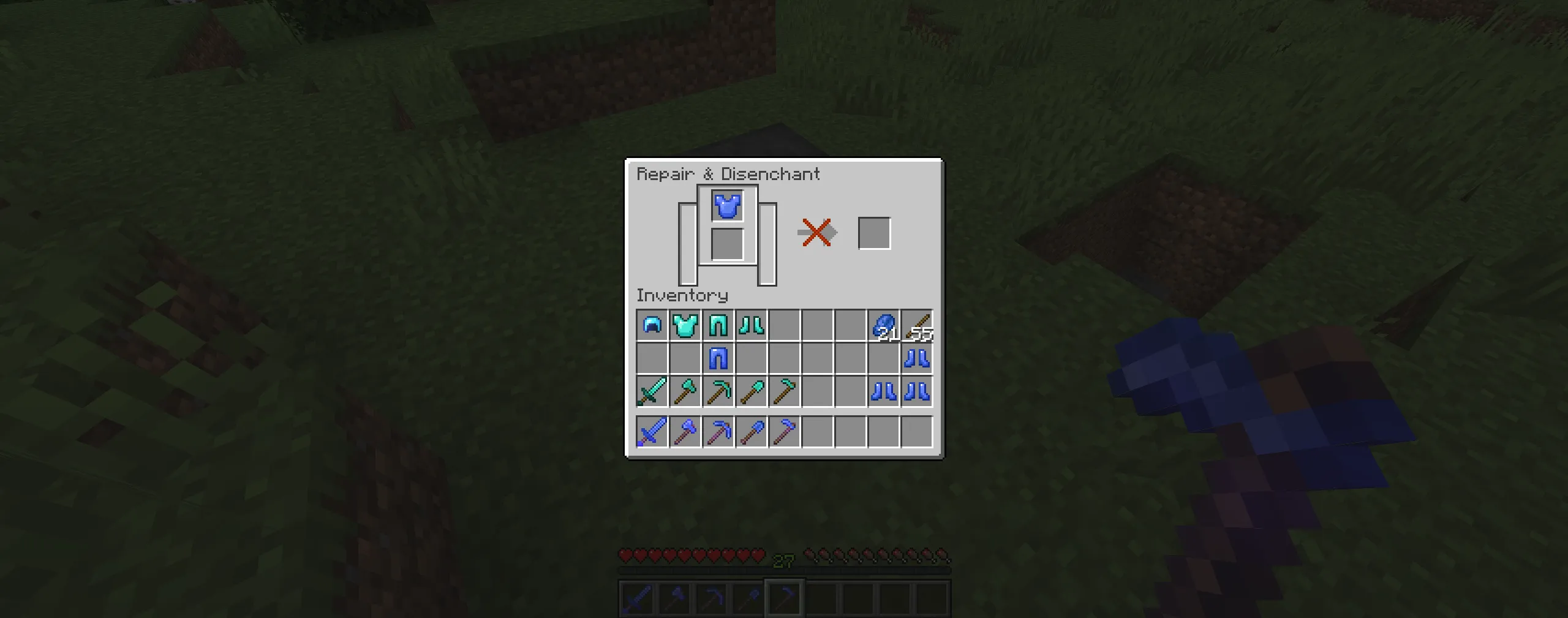Select the blue shovel in the hotbar row
Viewport: 1568px width, 618px height.
(x=752, y=431)
